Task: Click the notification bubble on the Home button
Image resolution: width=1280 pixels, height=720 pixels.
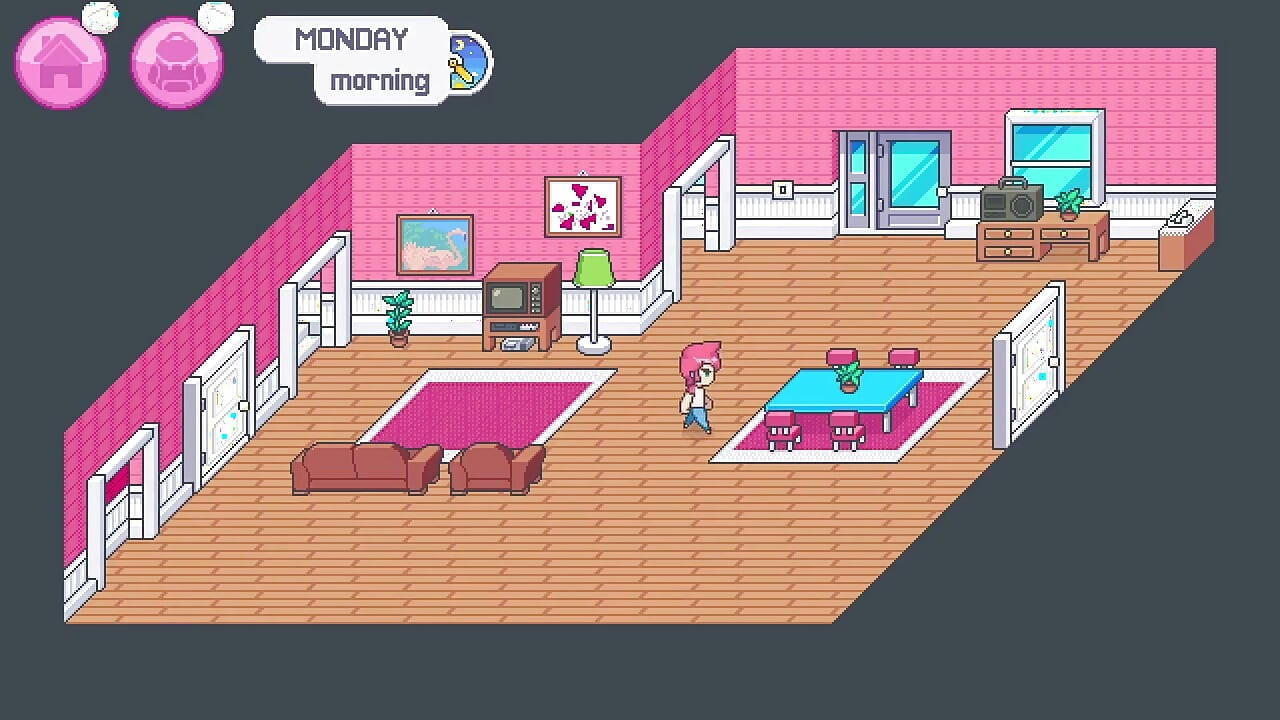Action: point(100,17)
